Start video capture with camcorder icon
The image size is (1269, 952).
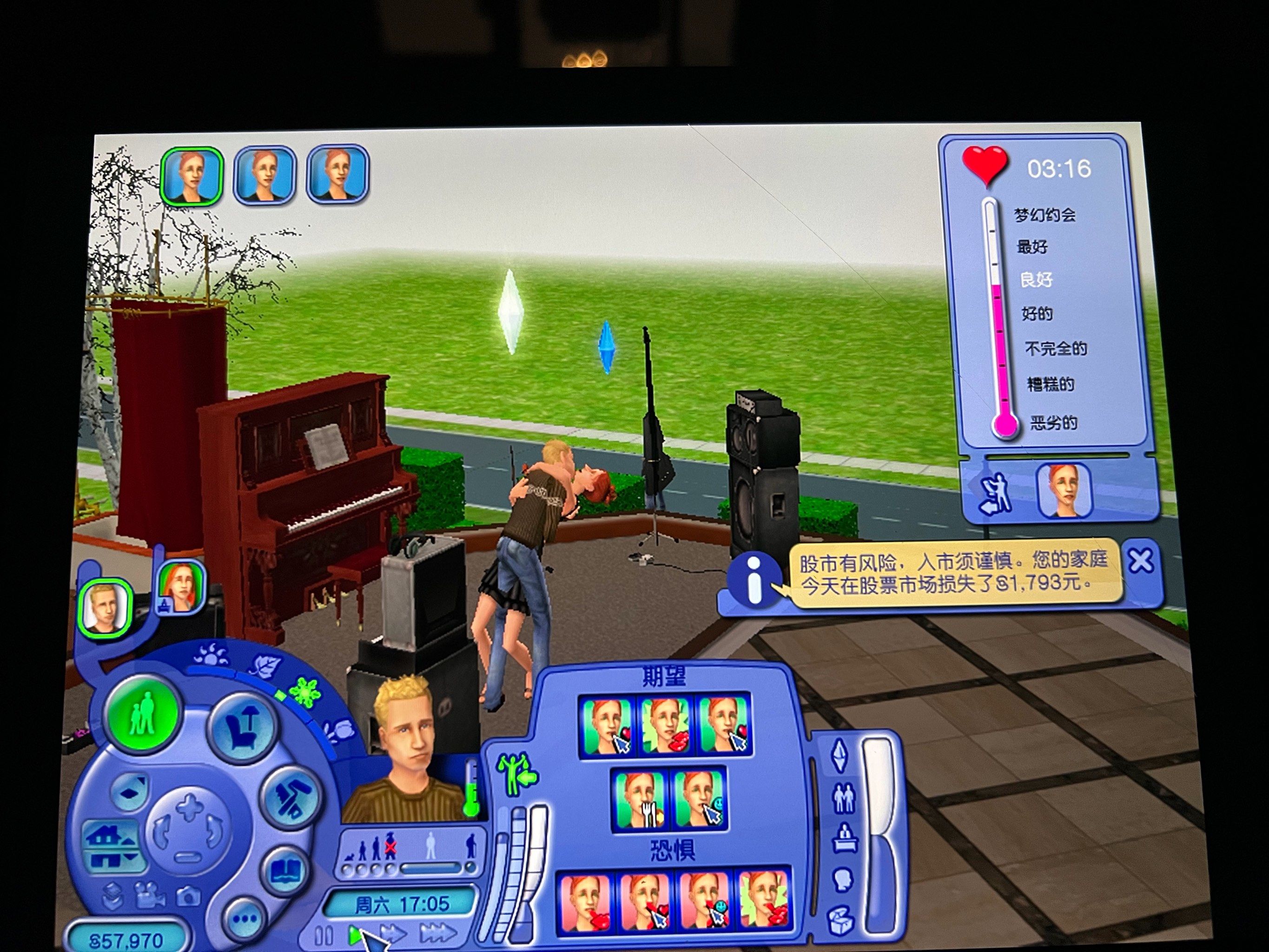[x=149, y=895]
